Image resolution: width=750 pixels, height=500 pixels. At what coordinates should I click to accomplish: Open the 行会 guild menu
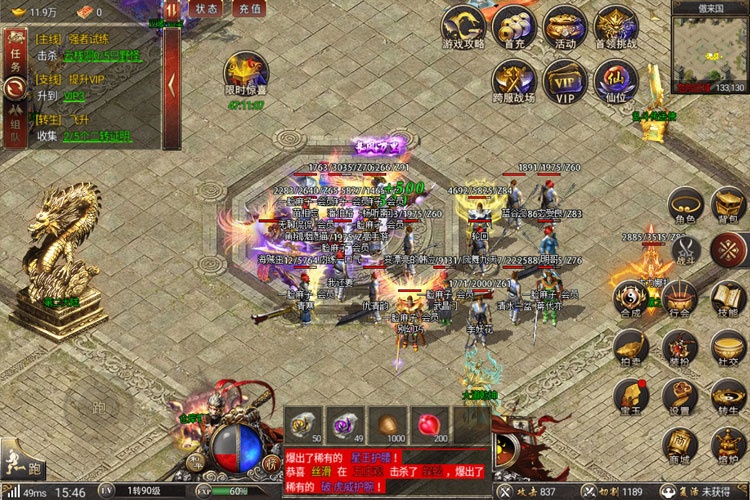coord(681,296)
